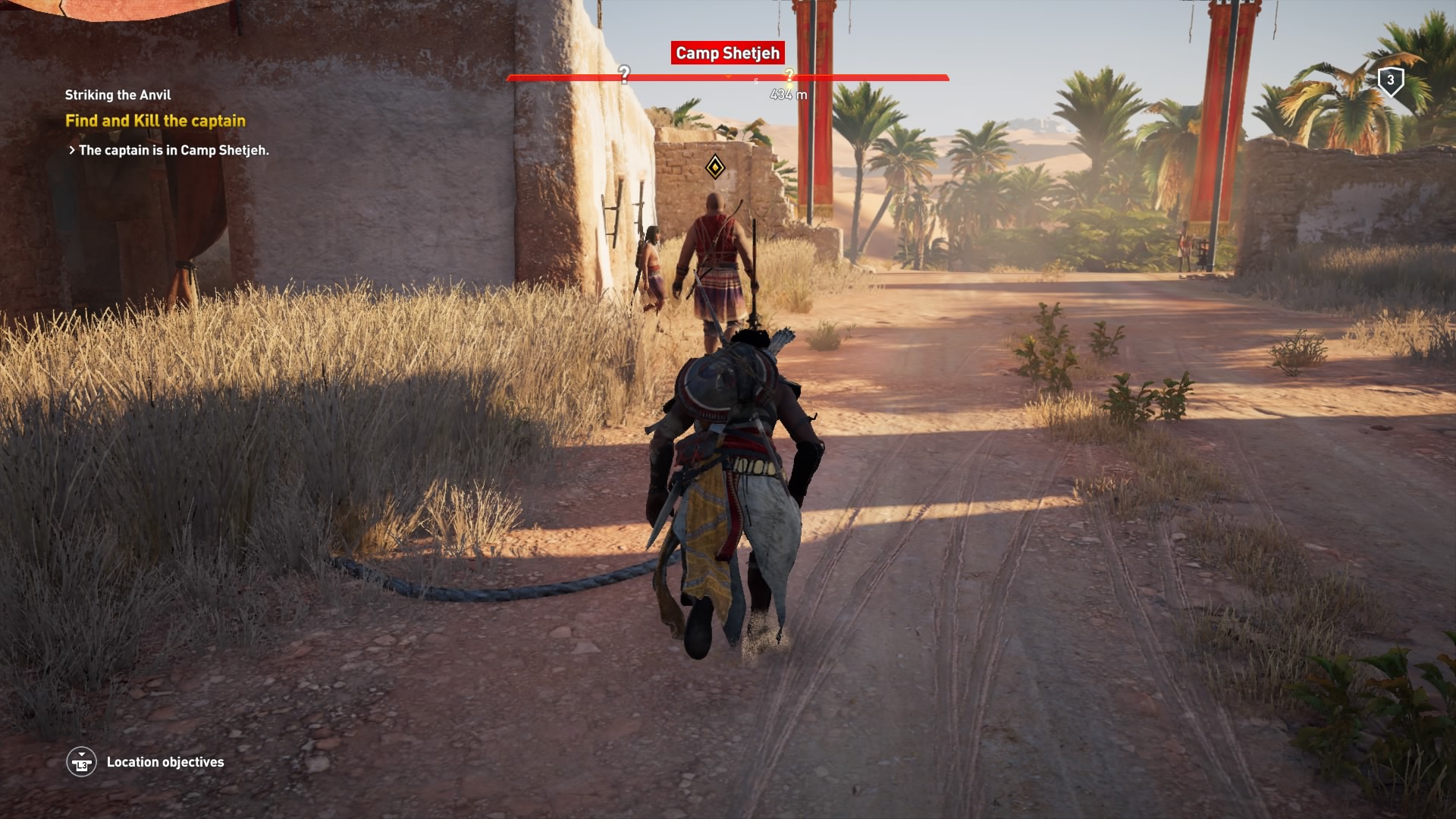Select the downward compass heading chevron
The width and height of the screenshot is (1456, 819).
tap(728, 77)
